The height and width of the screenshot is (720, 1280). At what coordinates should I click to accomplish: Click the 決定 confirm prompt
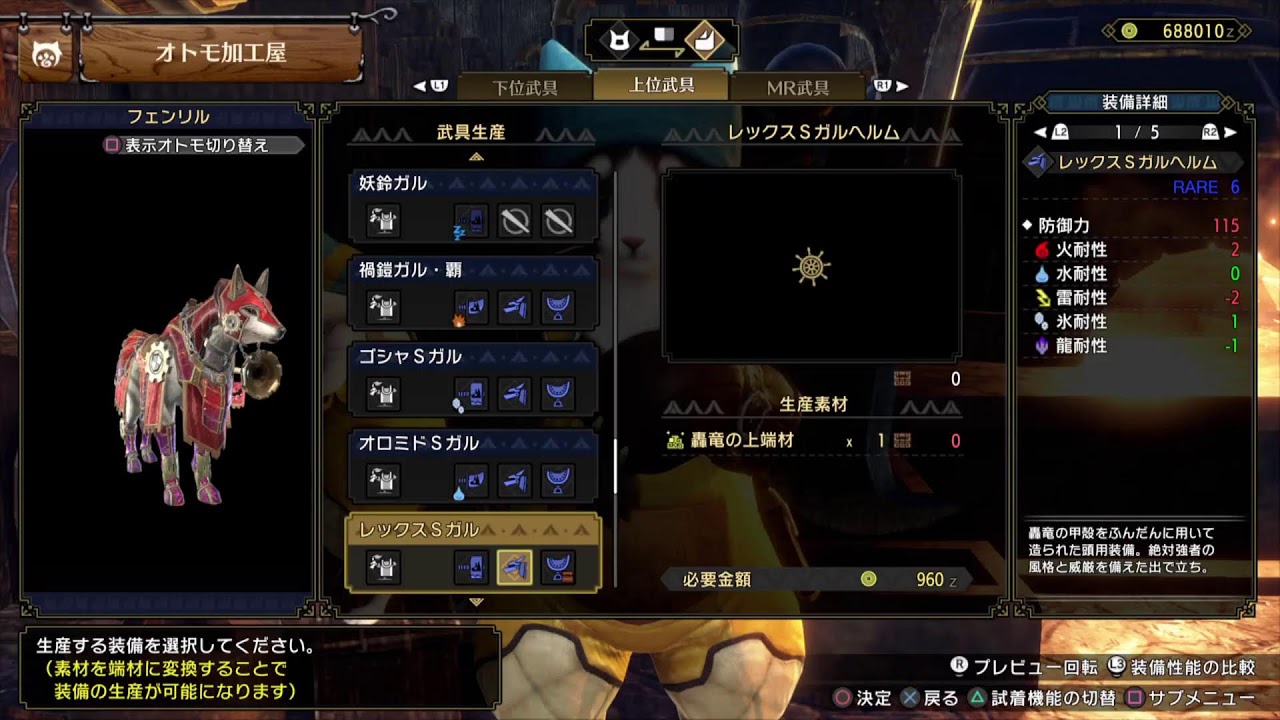[x=862, y=697]
